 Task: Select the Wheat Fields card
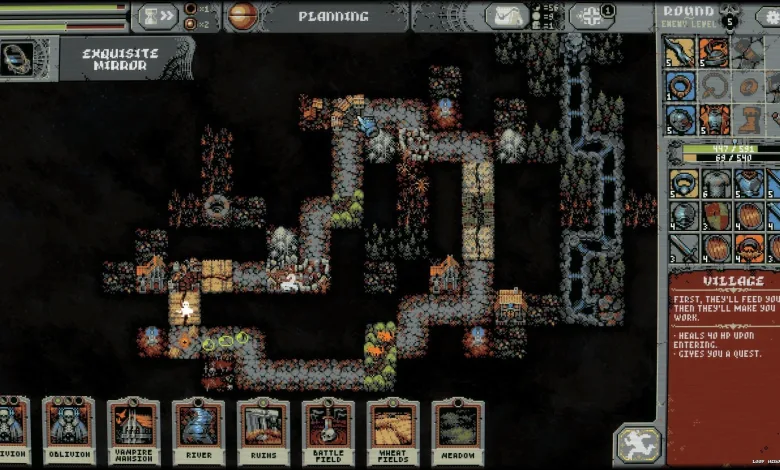click(393, 432)
